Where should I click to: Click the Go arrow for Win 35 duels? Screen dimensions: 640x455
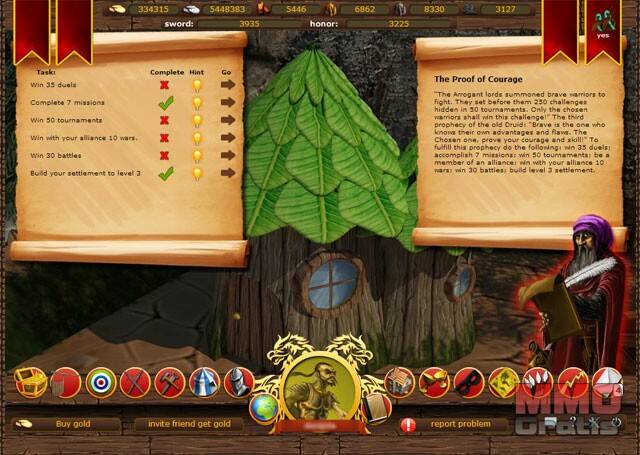(x=228, y=84)
